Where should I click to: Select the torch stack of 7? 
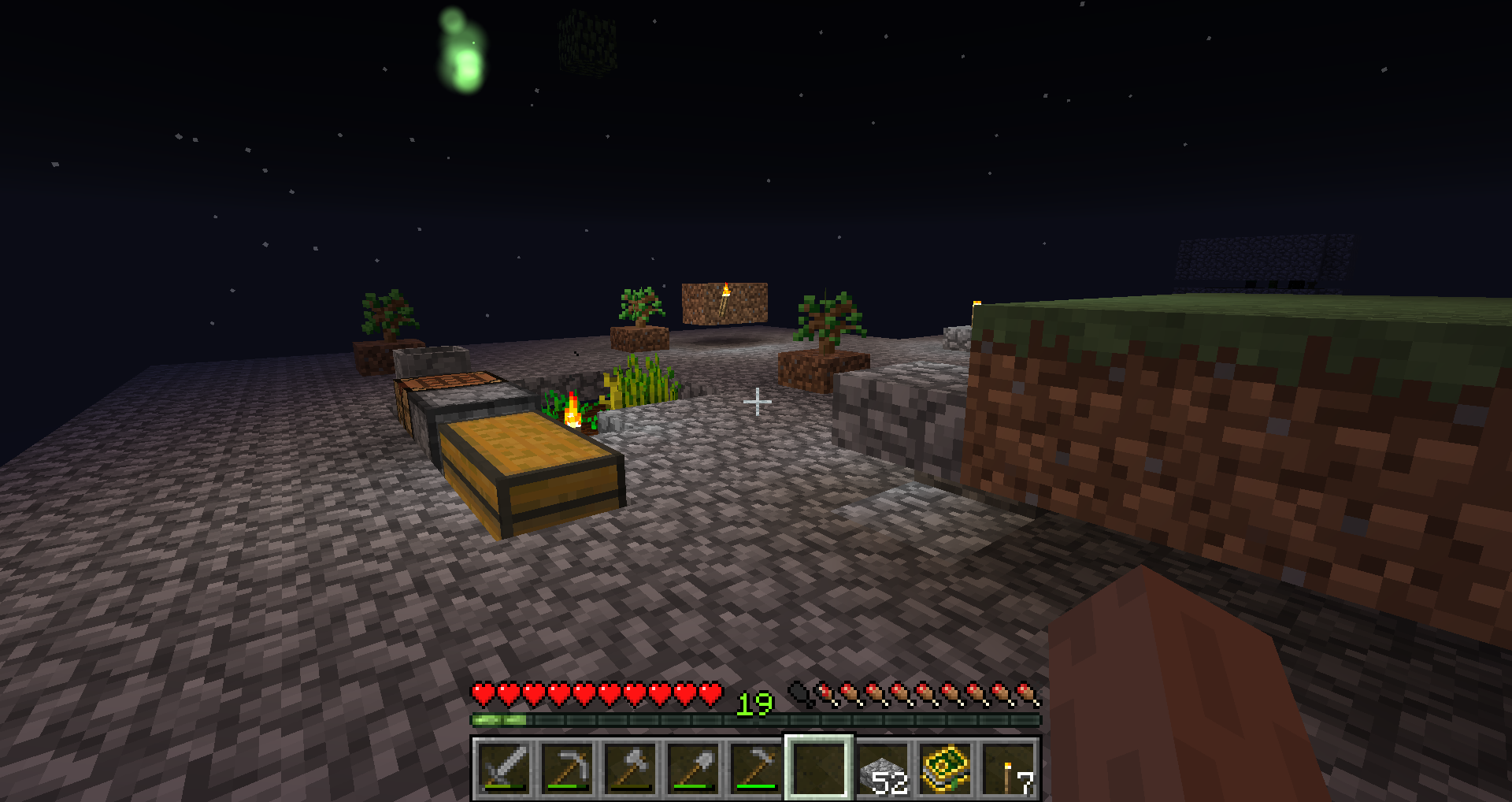coord(1008,768)
